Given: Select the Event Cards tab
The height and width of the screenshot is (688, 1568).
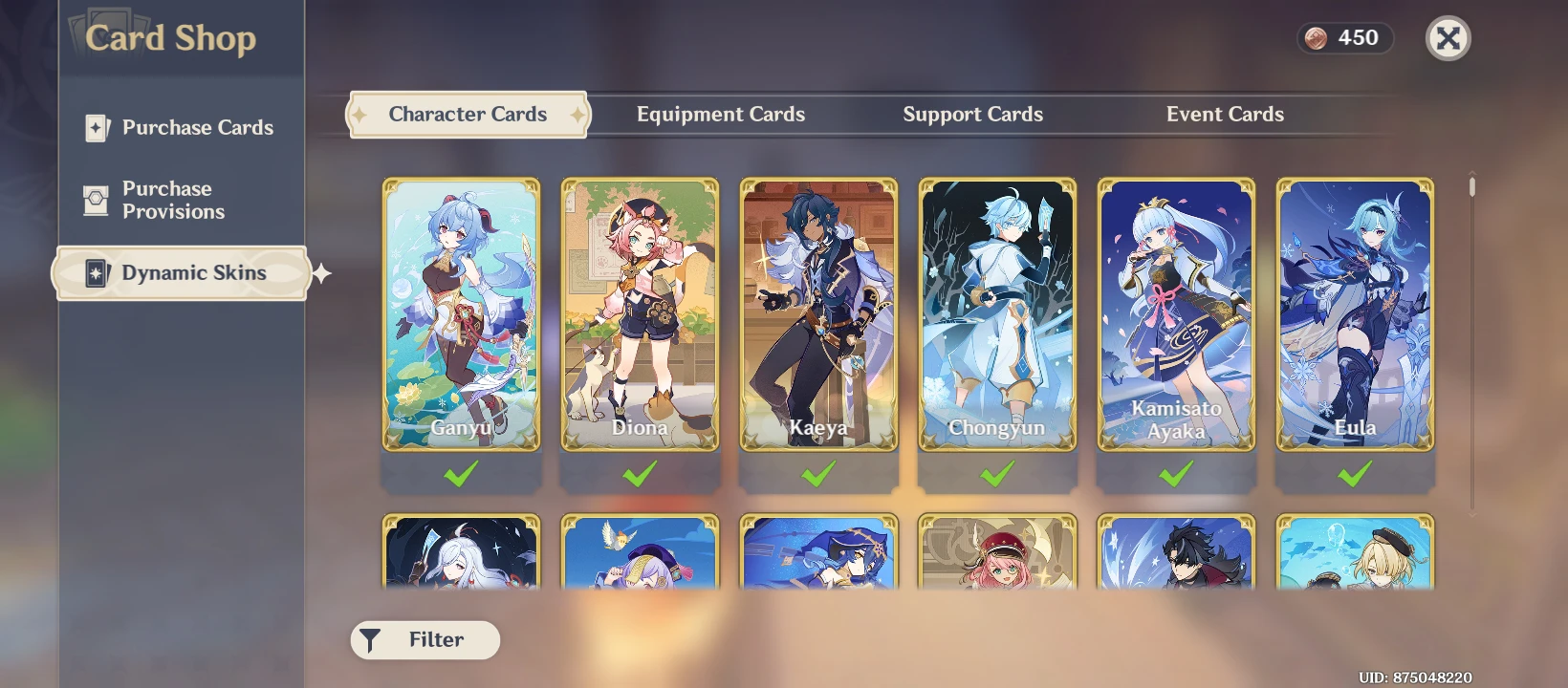Looking at the screenshot, I should [1225, 114].
